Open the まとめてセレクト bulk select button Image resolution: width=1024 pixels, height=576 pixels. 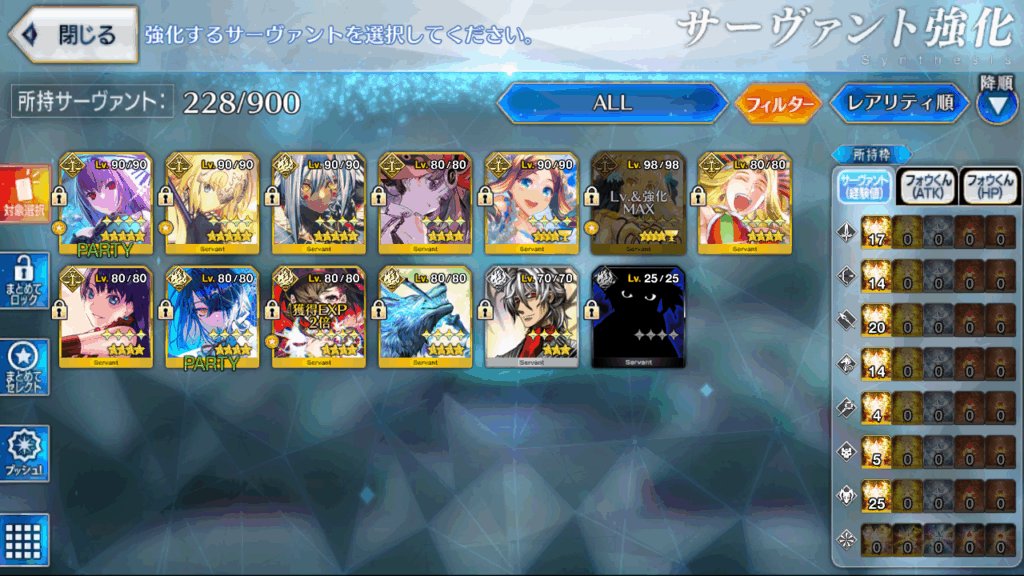coord(25,367)
